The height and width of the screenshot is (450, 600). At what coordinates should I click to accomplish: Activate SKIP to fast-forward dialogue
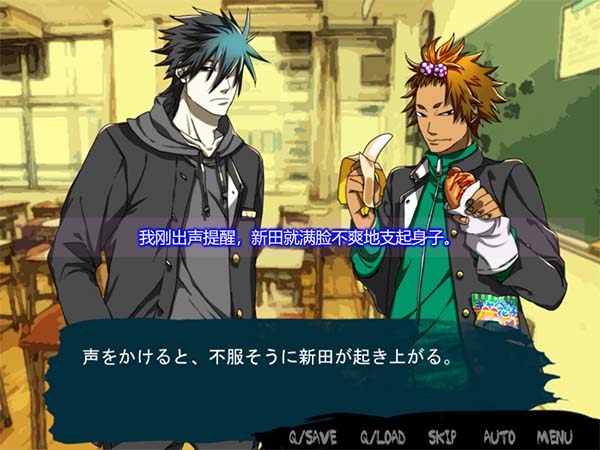[x=442, y=437]
